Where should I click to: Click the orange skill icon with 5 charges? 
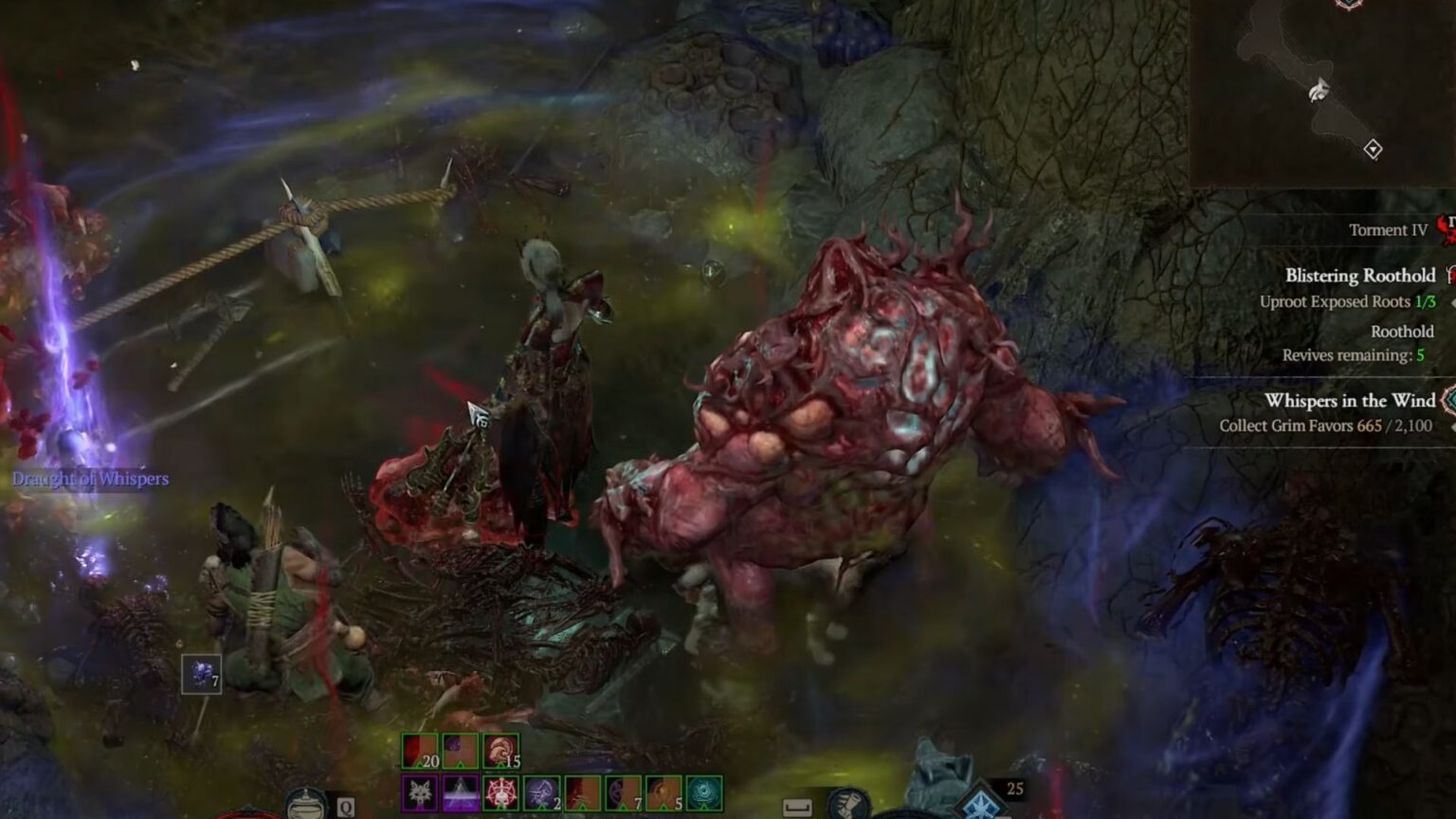pyautogui.click(x=663, y=792)
